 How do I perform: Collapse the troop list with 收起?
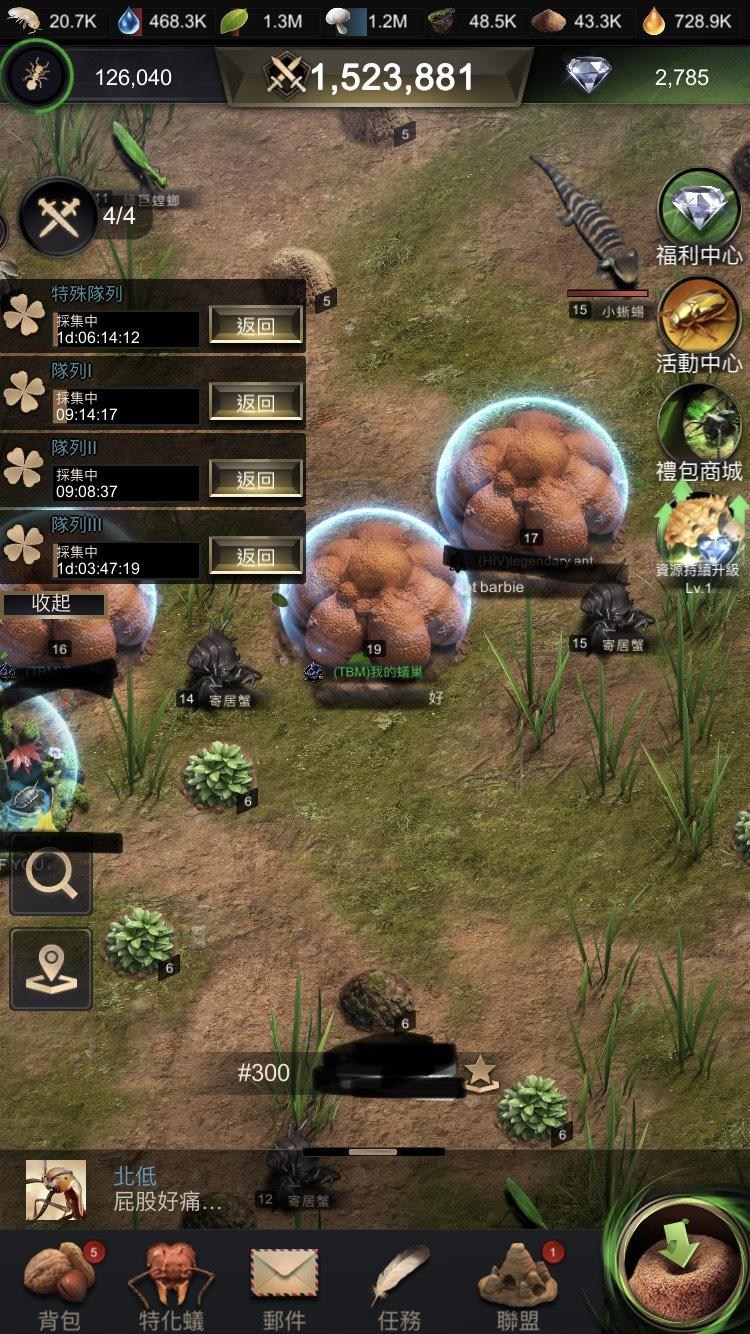[52, 603]
